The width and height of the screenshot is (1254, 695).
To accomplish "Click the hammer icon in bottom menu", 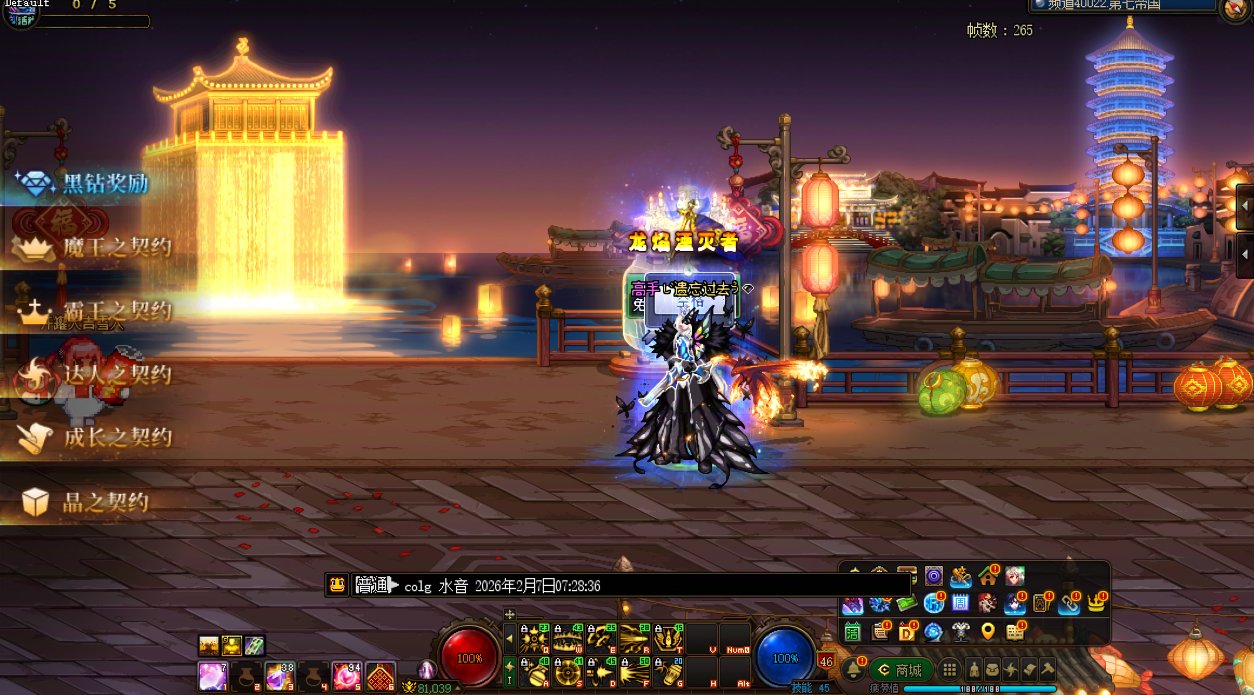I will [x=1048, y=669].
